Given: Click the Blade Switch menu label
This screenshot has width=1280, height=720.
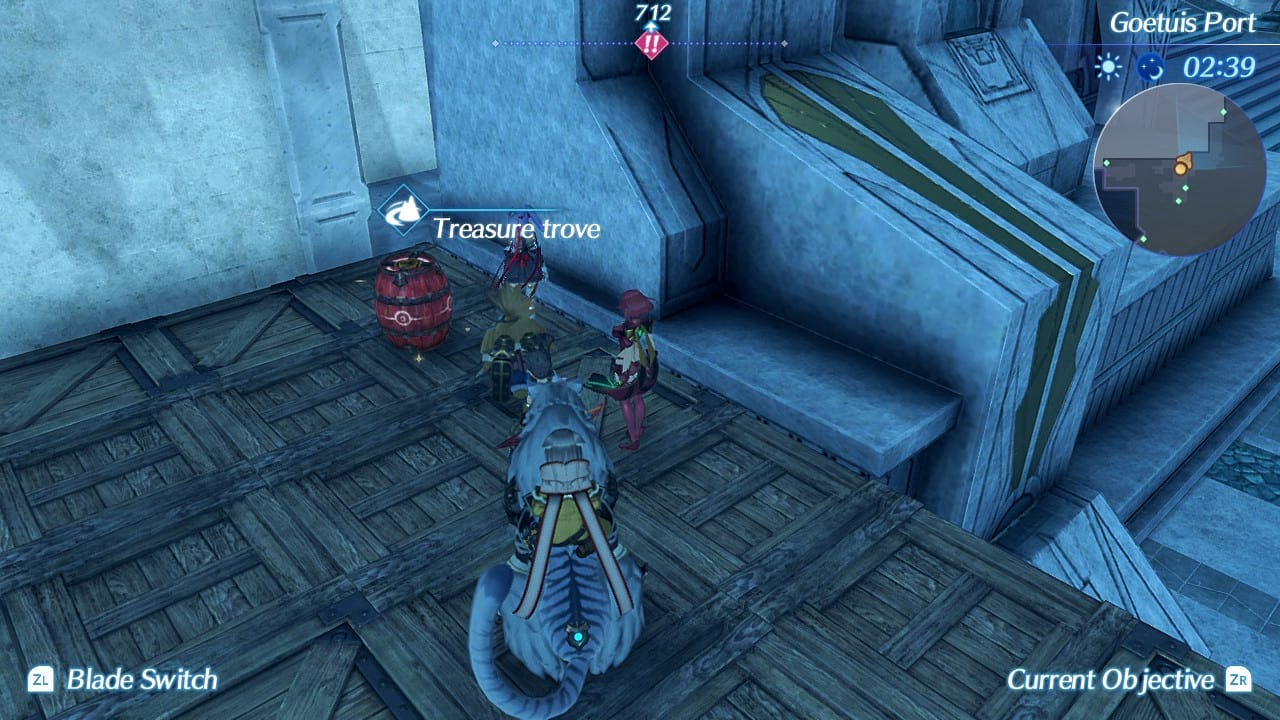Looking at the screenshot, I should pyautogui.click(x=140, y=680).
